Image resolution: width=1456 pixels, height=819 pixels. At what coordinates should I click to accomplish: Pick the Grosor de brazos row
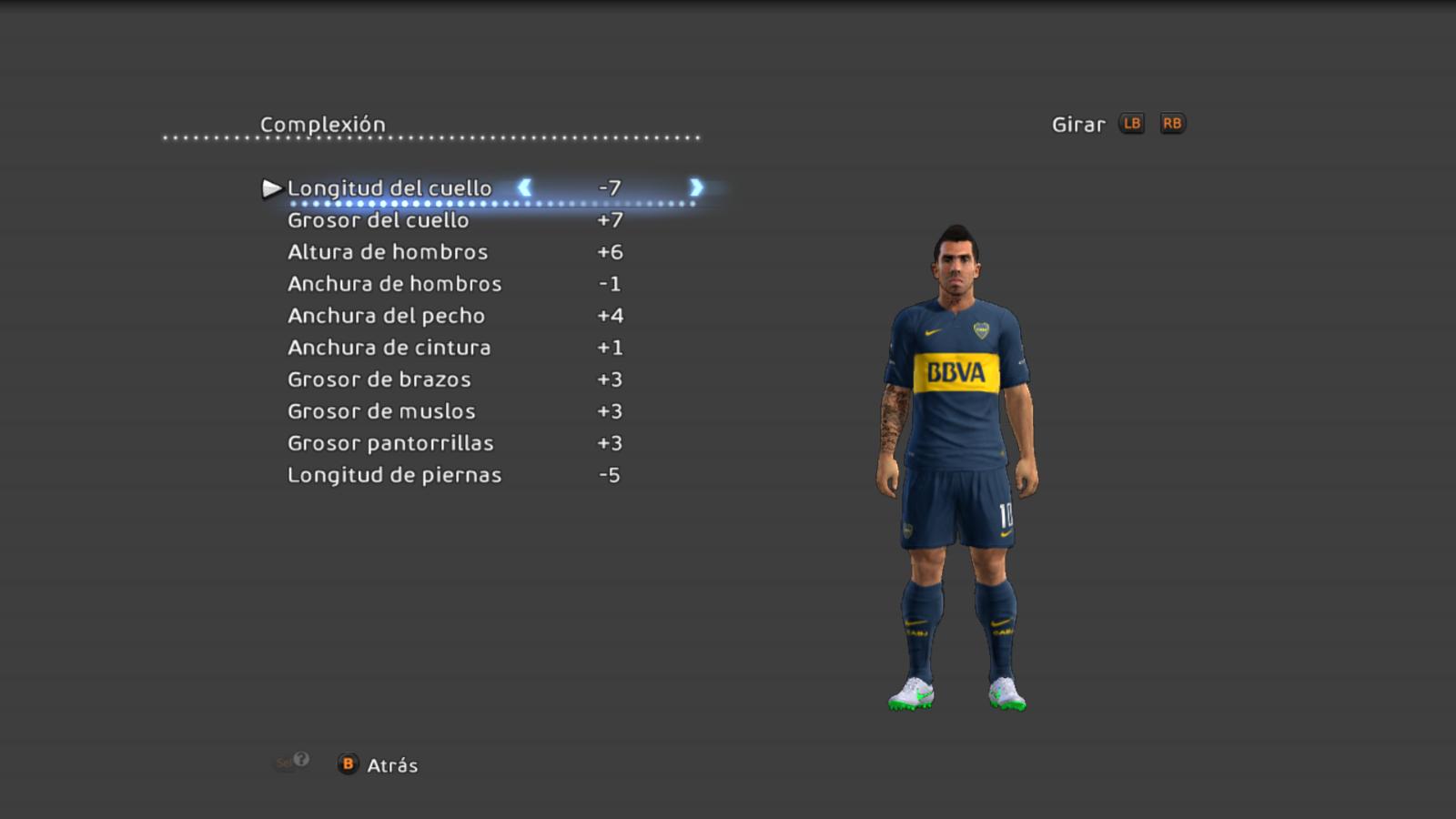tap(379, 379)
